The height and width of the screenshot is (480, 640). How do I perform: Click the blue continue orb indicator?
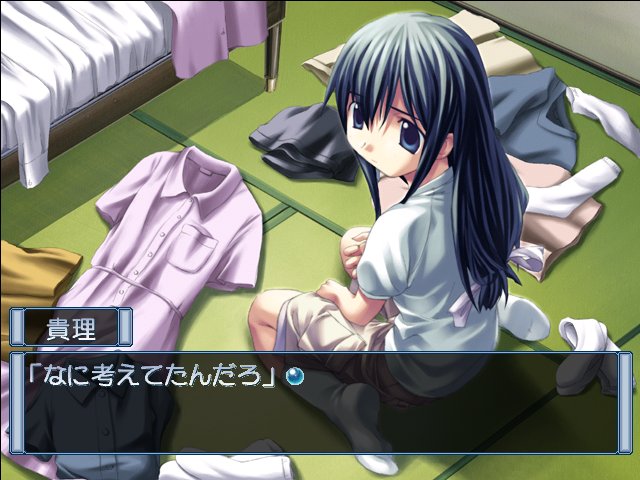coord(295,377)
